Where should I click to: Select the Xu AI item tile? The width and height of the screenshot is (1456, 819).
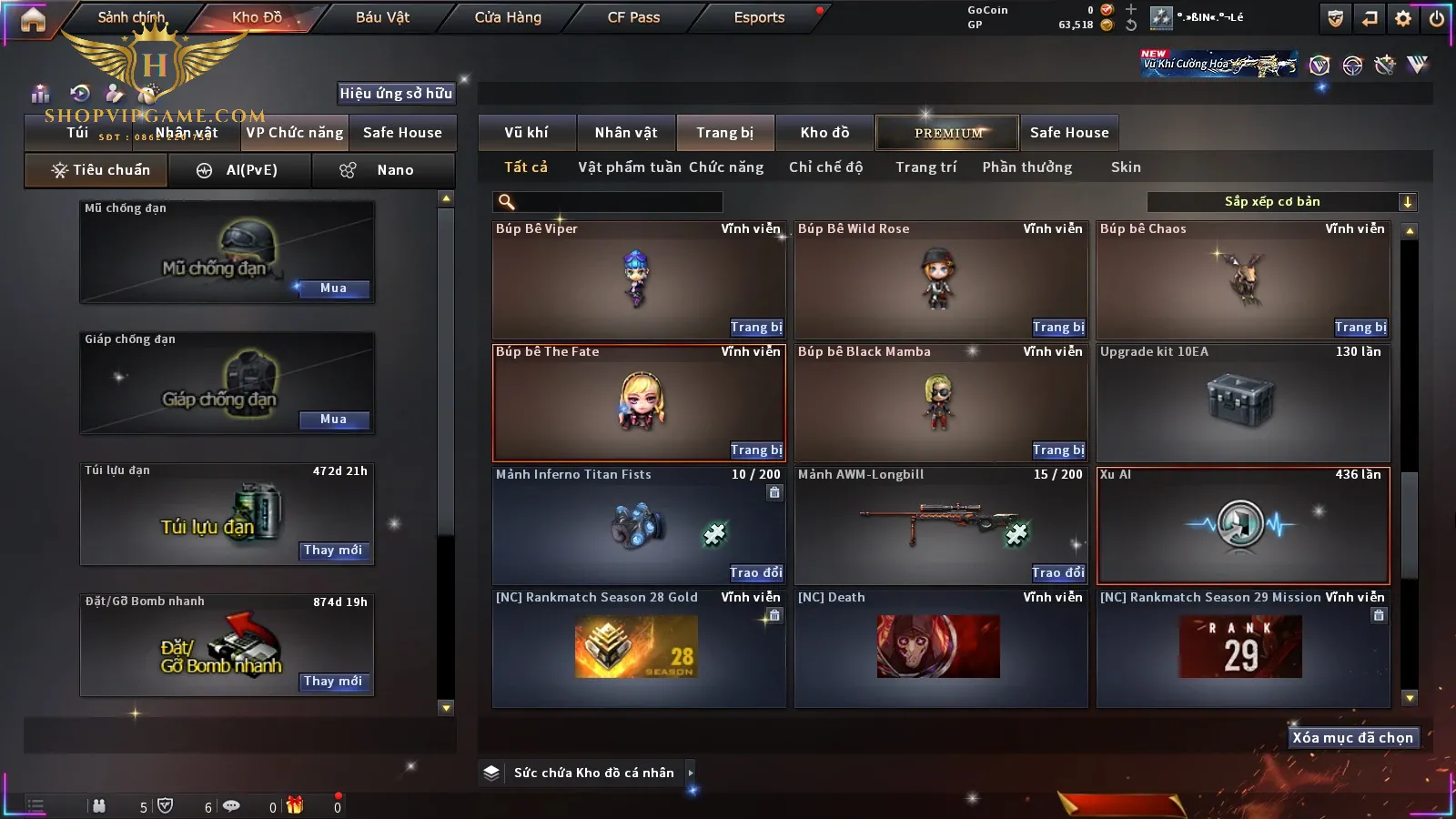coord(1242,525)
